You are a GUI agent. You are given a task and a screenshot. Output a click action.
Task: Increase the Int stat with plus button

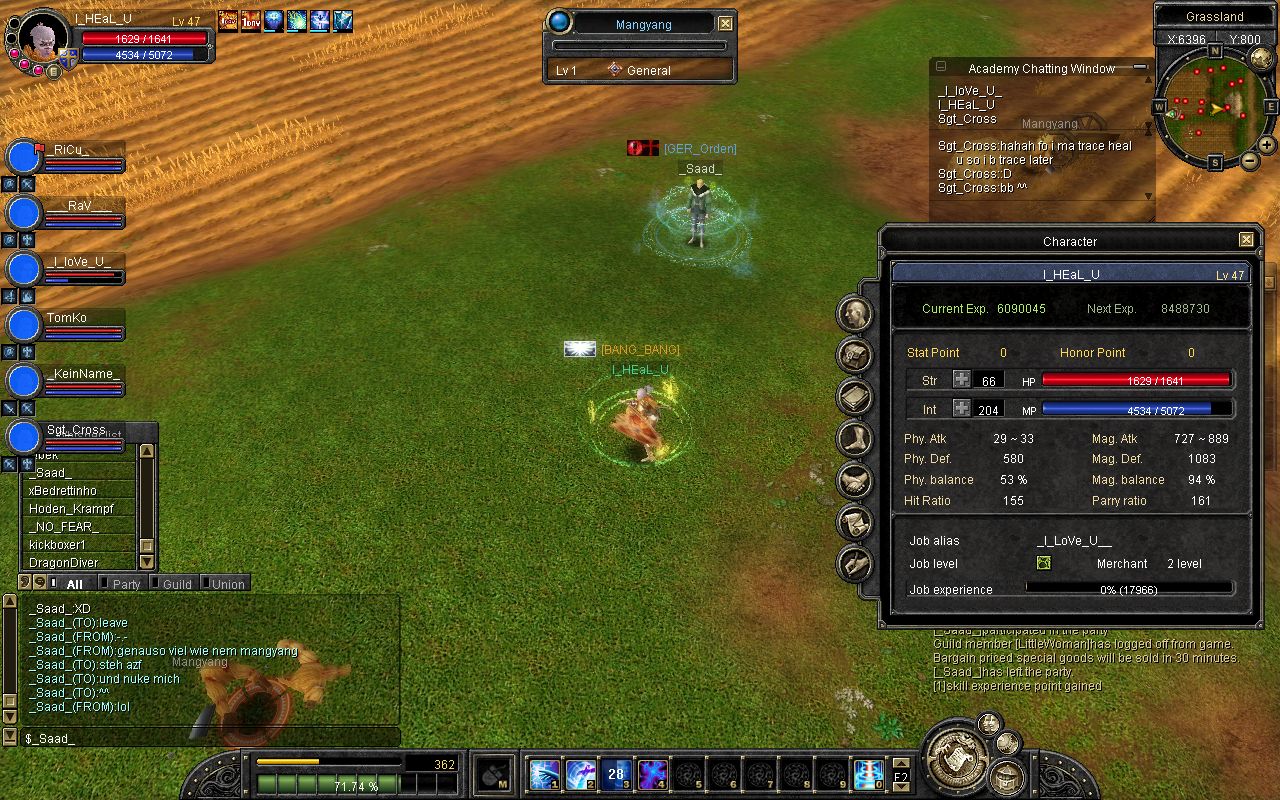961,408
